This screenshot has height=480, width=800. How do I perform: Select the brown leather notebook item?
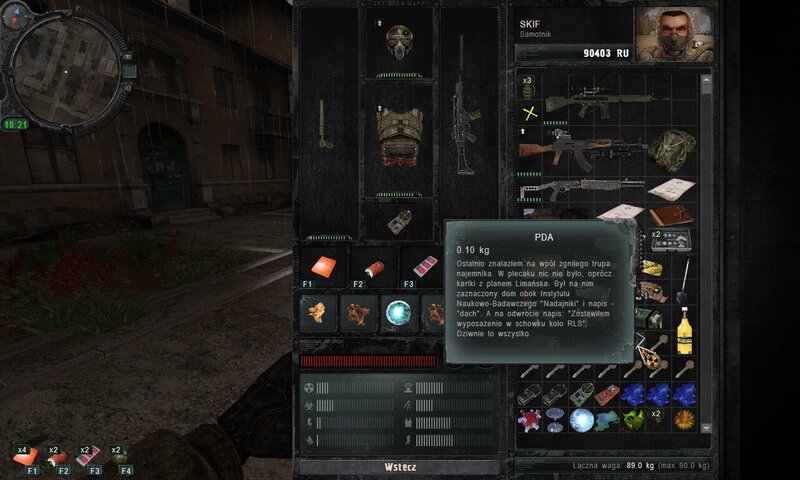tap(670, 215)
